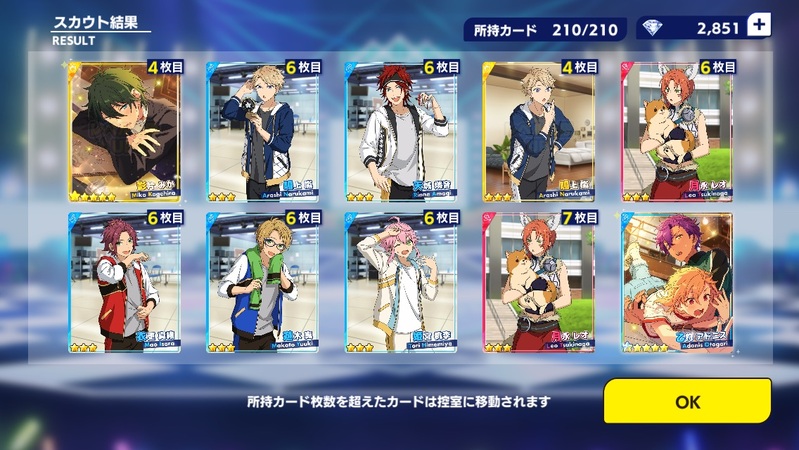
Task: Tap the plus button beside diamond count
Action: 759,26
